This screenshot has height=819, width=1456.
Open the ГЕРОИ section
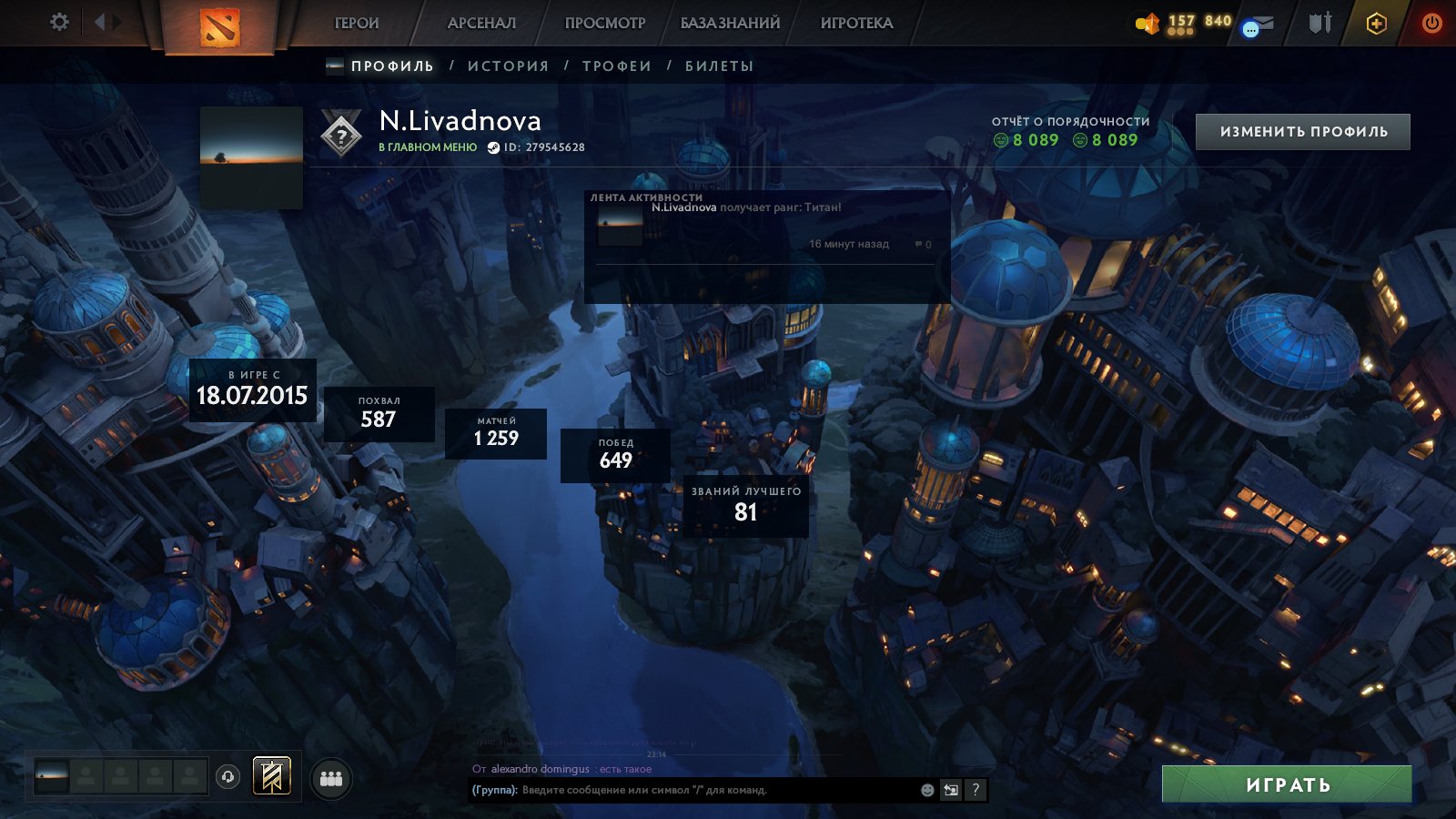pos(357,24)
